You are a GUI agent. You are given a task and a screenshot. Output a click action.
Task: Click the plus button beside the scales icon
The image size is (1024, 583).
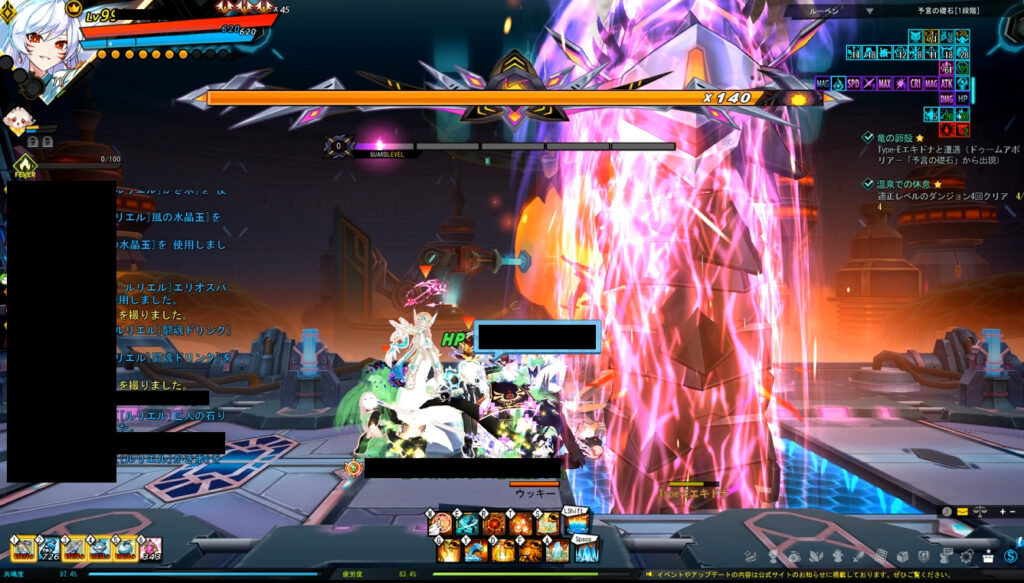[1000, 512]
